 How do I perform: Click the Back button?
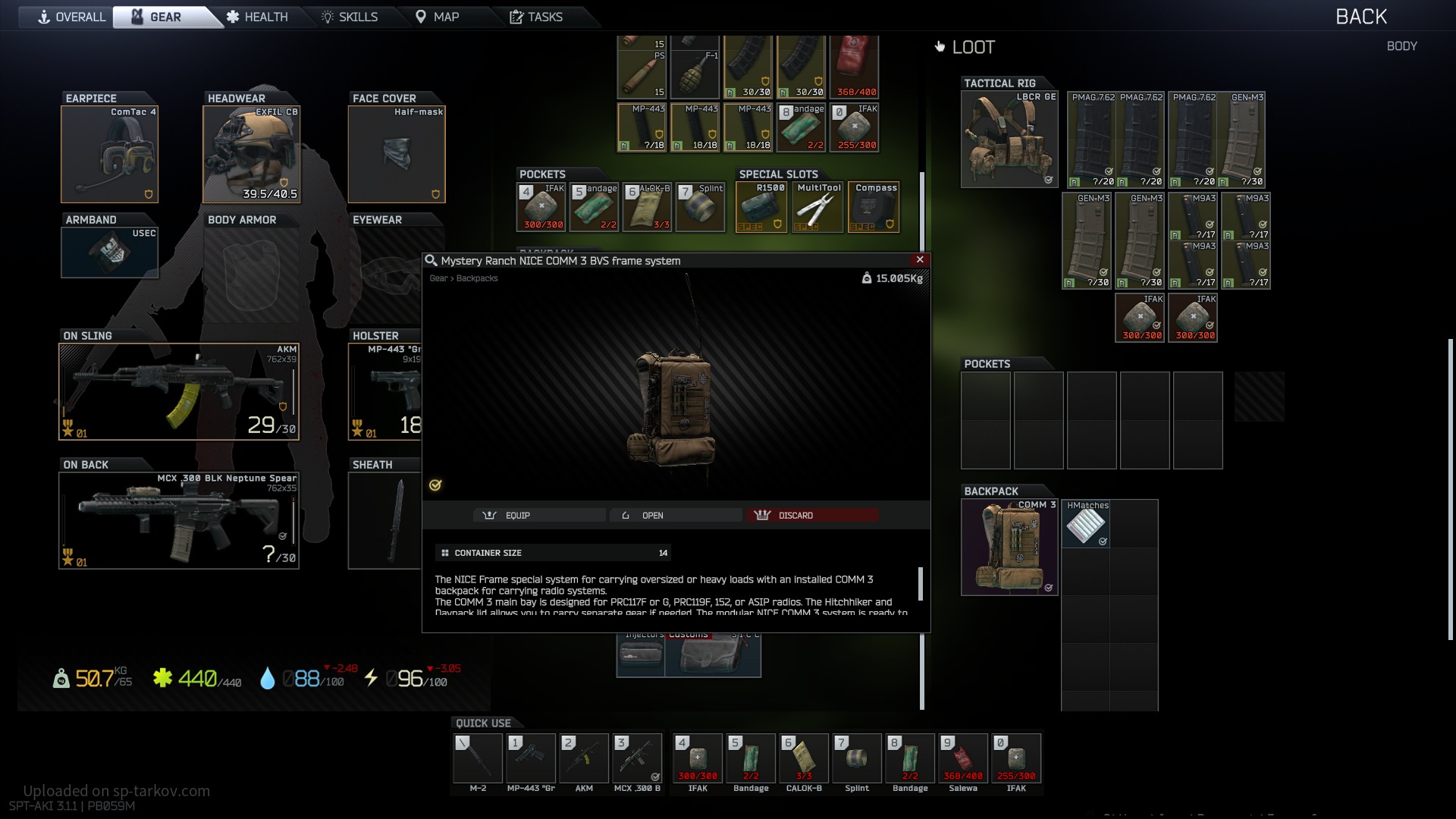coord(1360,17)
